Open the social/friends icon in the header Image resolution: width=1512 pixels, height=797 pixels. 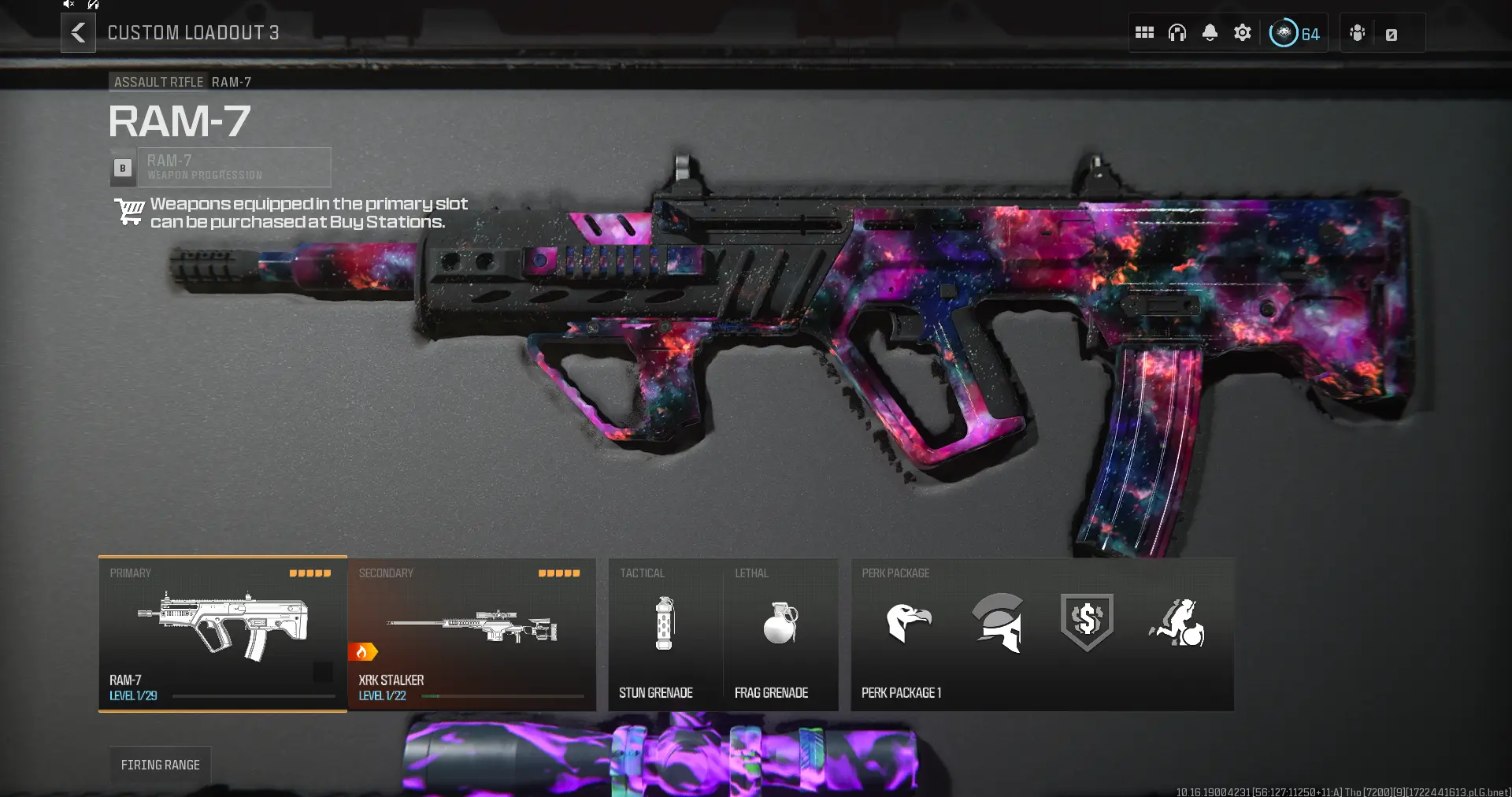coord(1356,33)
